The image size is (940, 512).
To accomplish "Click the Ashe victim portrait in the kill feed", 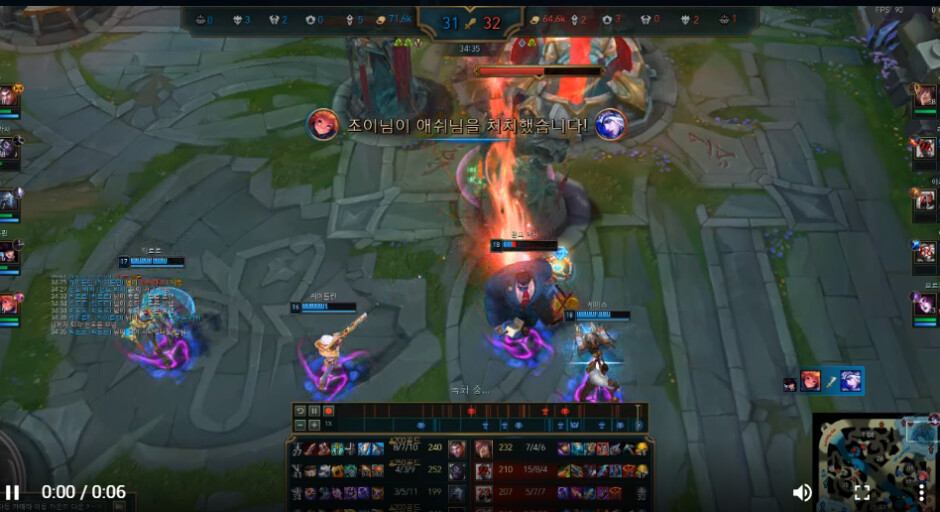I will 610,125.
